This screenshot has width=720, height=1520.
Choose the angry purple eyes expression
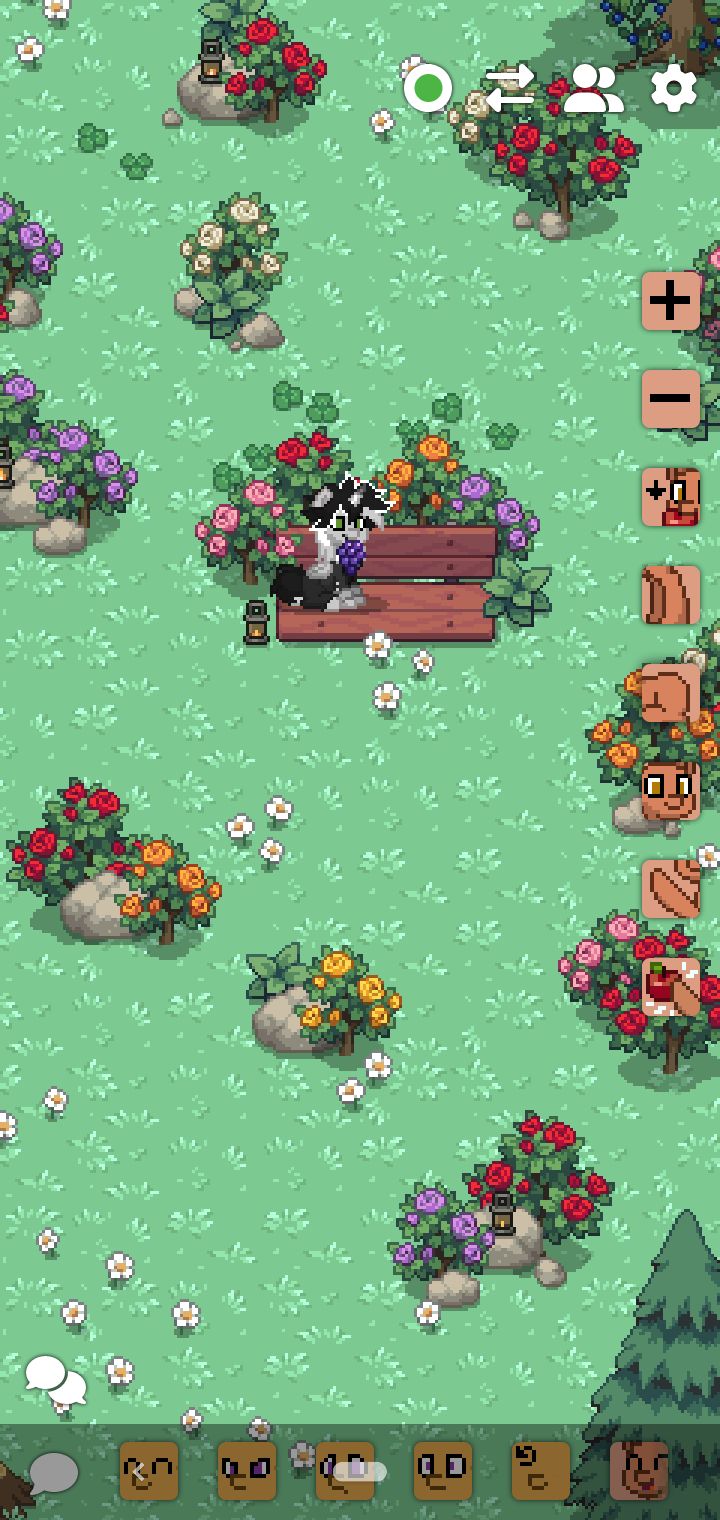pos(247,1471)
